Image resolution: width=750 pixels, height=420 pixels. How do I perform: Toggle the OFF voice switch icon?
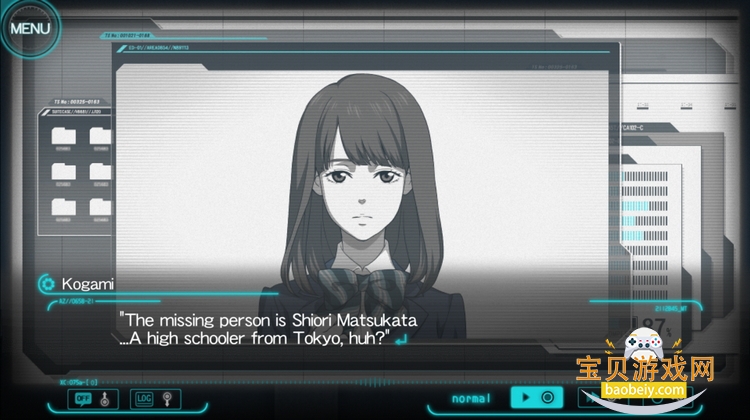(84, 399)
